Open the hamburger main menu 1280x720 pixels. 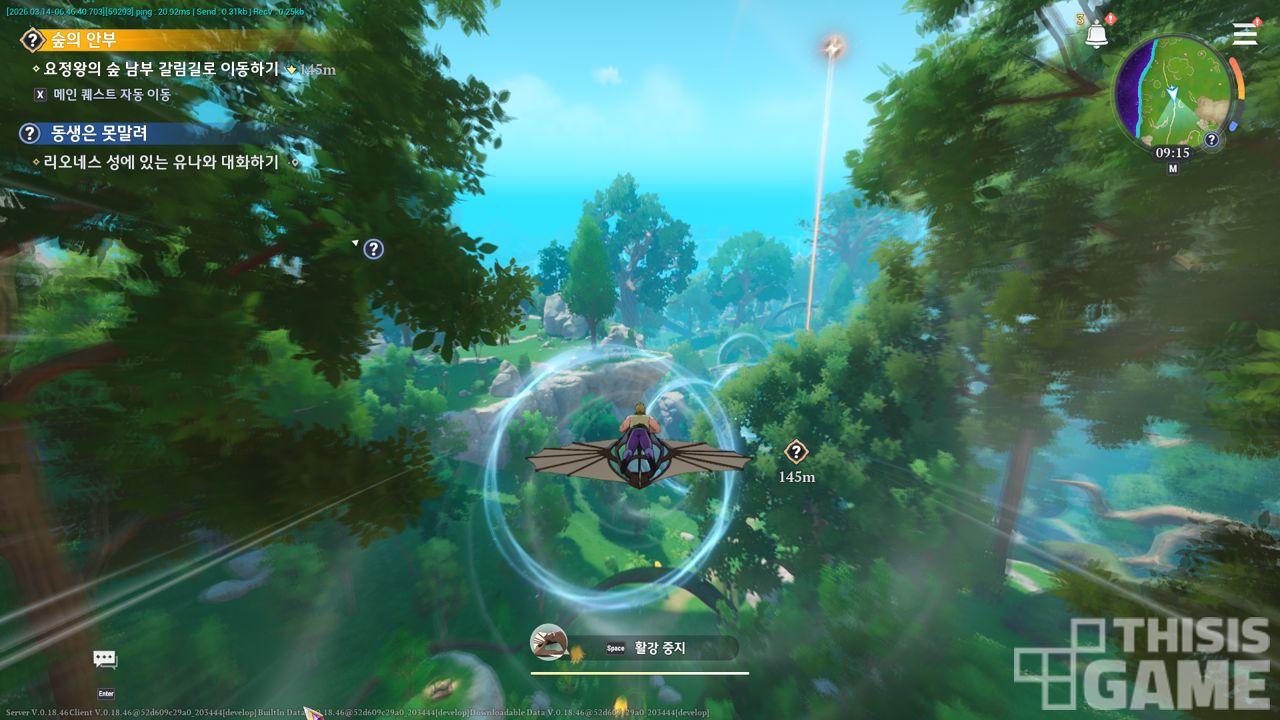[1244, 34]
